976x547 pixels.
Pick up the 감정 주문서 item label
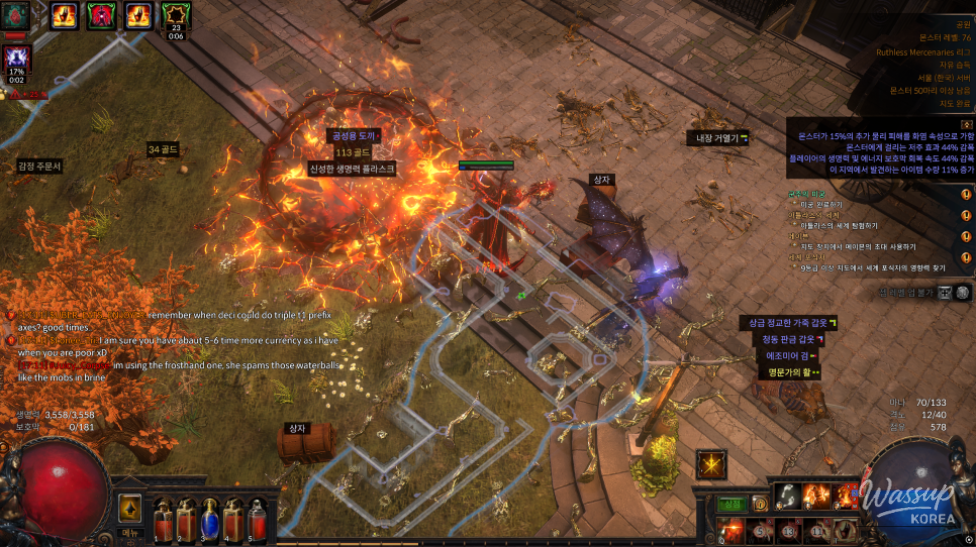click(x=40, y=166)
